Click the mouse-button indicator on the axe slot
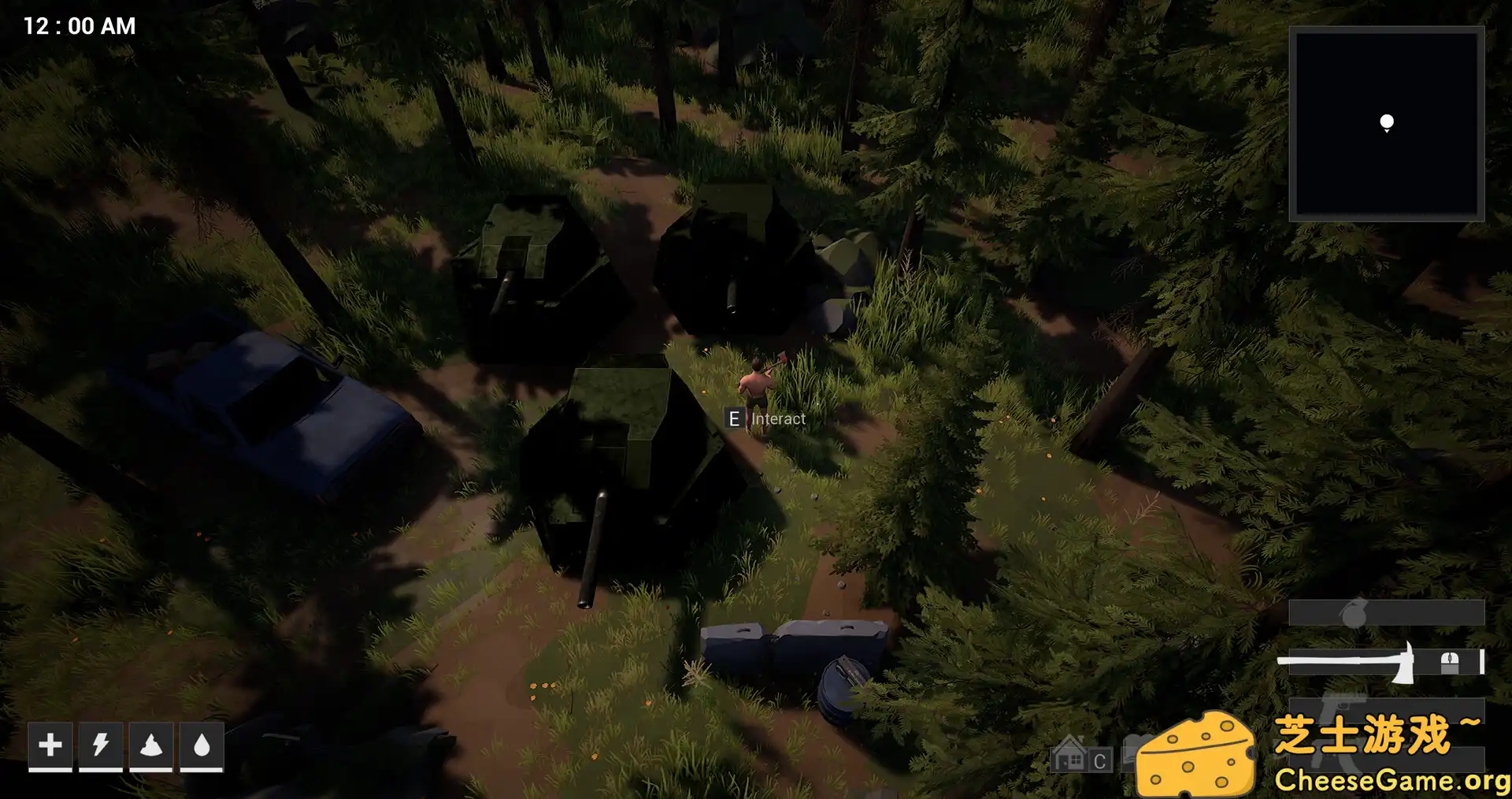The width and height of the screenshot is (1512, 799). [x=1449, y=662]
